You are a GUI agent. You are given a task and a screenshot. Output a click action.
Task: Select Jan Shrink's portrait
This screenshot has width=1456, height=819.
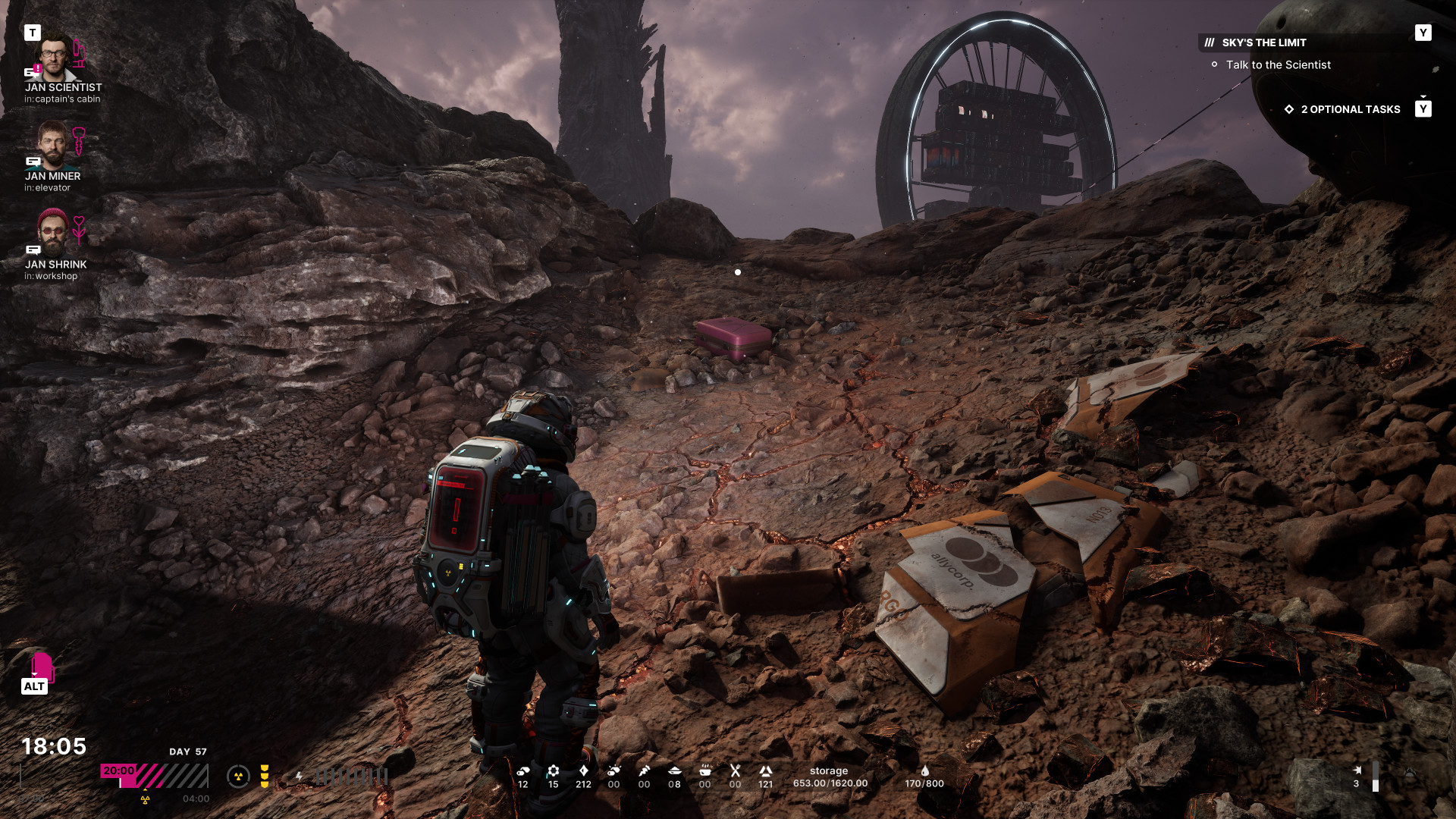(x=52, y=233)
